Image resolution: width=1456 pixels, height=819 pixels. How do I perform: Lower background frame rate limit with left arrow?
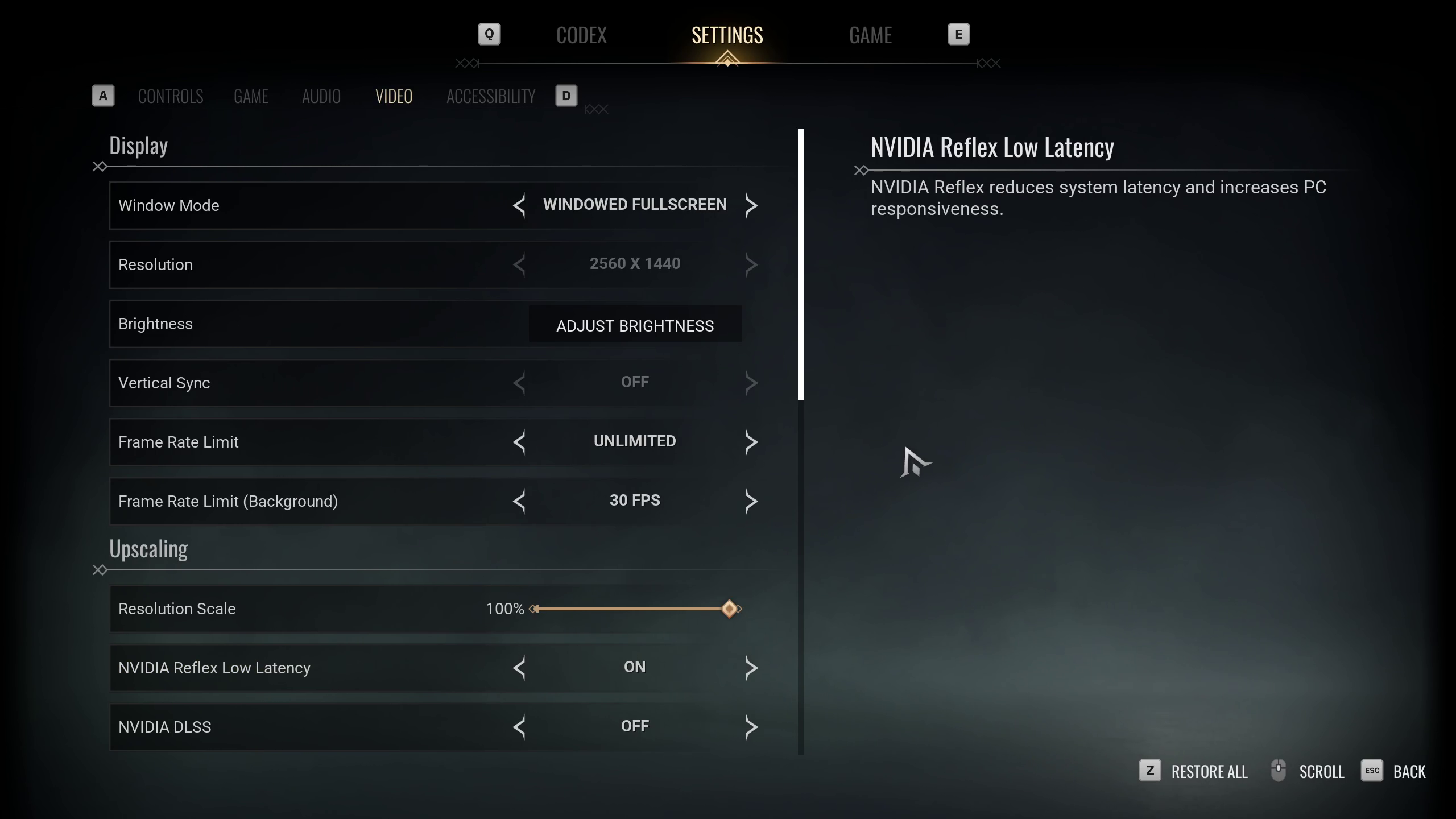519,501
